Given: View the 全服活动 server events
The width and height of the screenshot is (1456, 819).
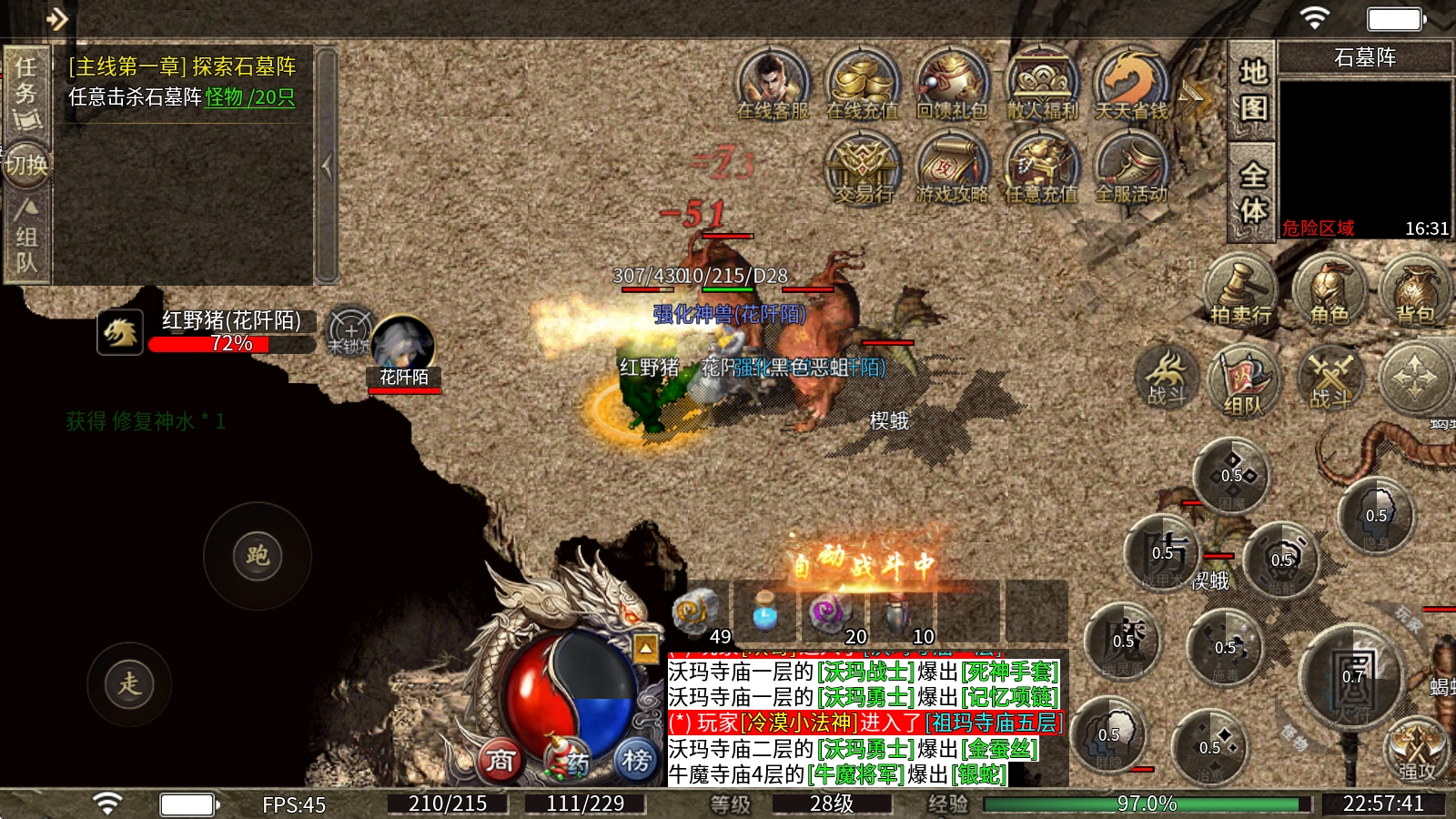Looking at the screenshot, I should pos(1131,168).
